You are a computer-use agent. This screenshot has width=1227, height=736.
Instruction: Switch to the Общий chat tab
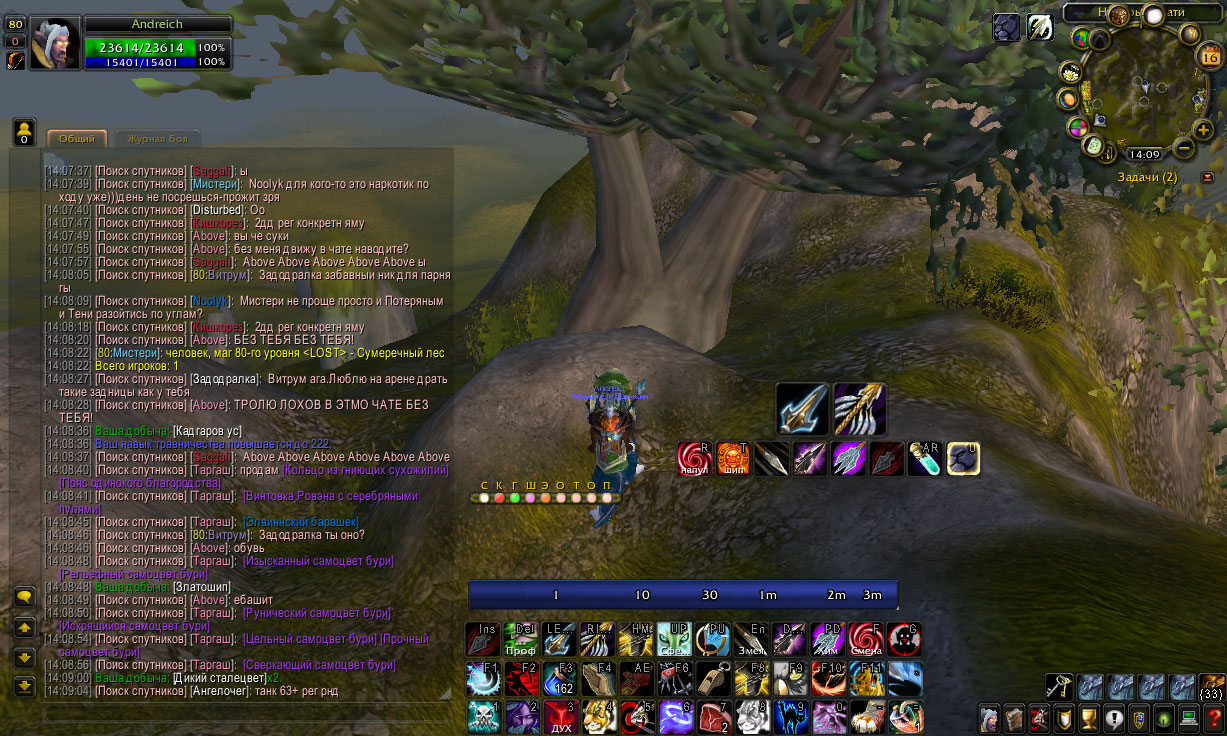[76, 139]
